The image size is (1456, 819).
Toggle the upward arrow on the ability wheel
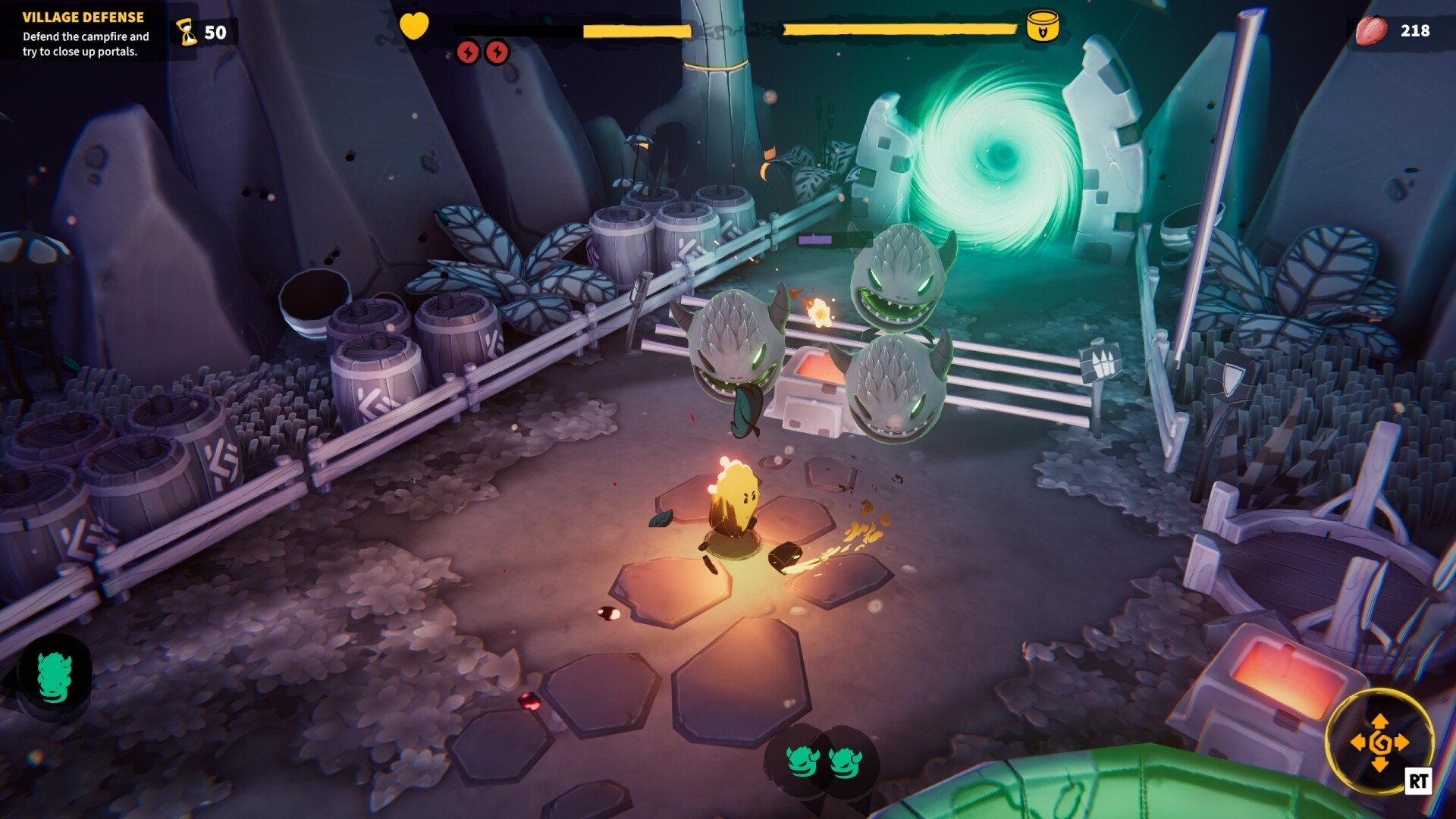click(1379, 721)
